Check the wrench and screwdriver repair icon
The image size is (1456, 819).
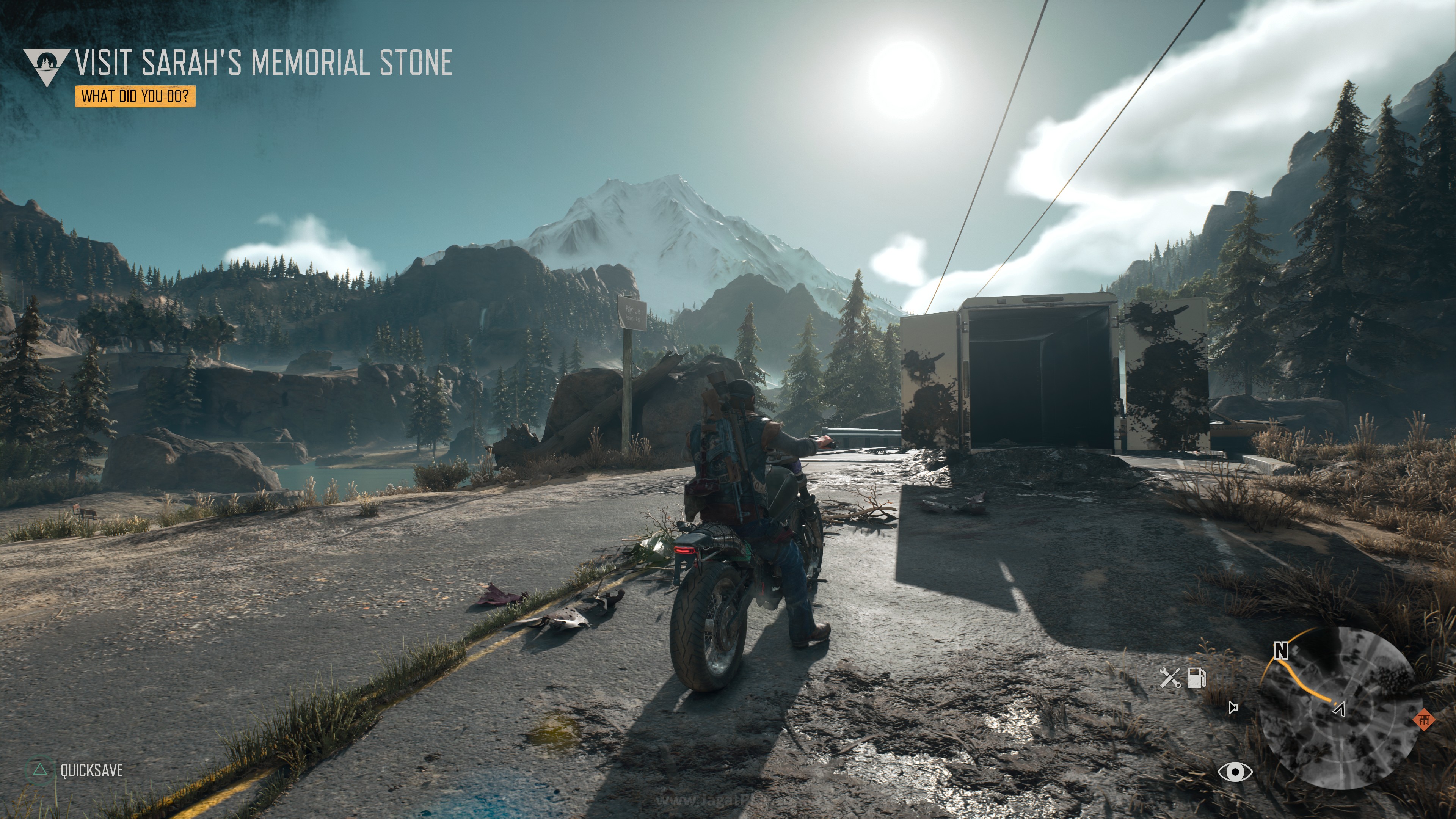[x=1169, y=677]
